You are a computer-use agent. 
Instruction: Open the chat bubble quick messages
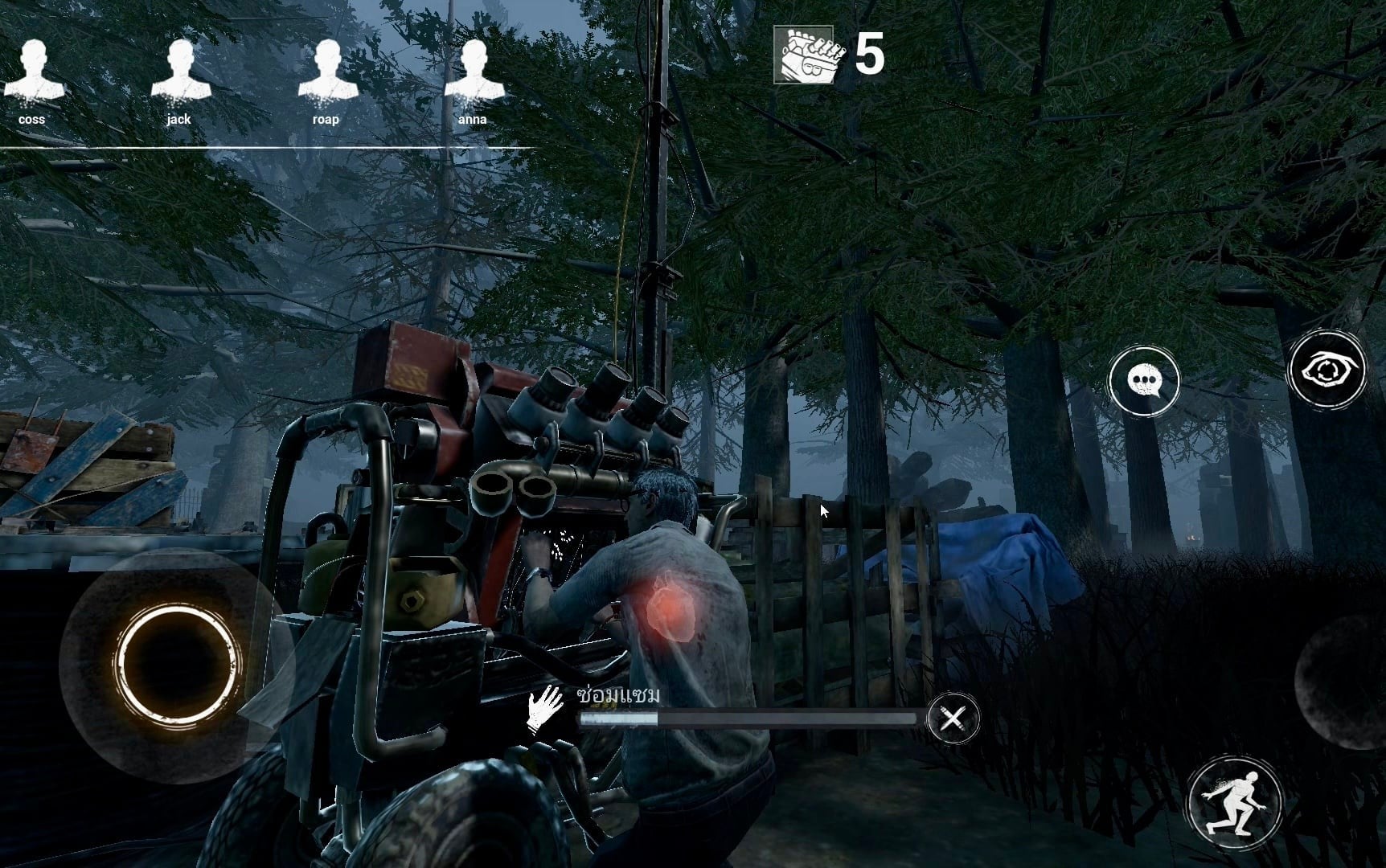pos(1143,381)
